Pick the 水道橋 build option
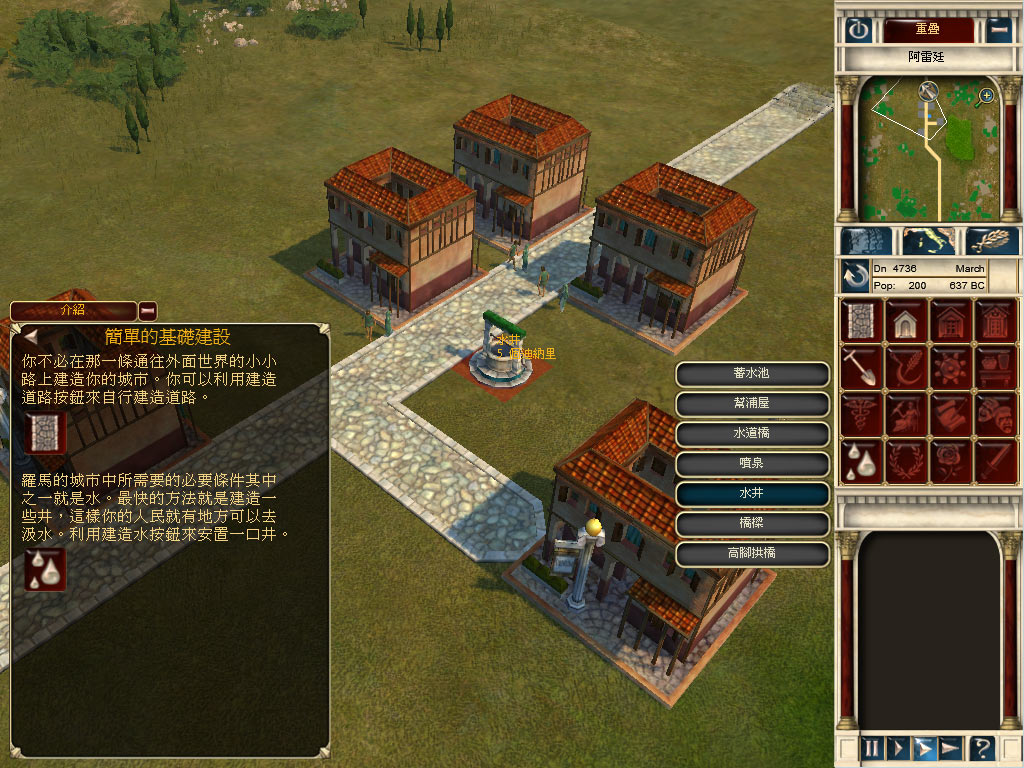Viewport: 1024px width, 768px height. tap(752, 434)
